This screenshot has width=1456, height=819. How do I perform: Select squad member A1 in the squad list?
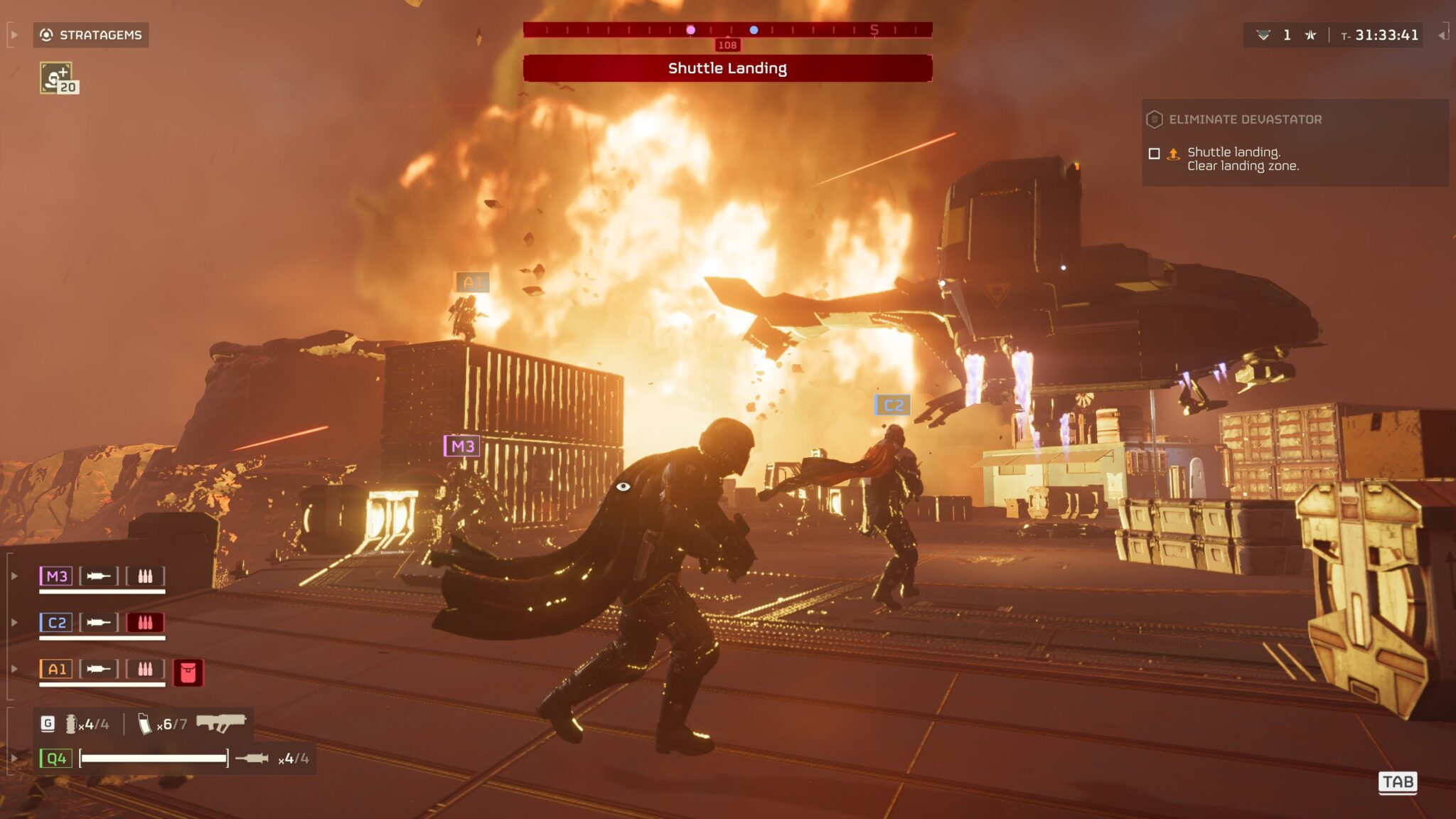56,669
